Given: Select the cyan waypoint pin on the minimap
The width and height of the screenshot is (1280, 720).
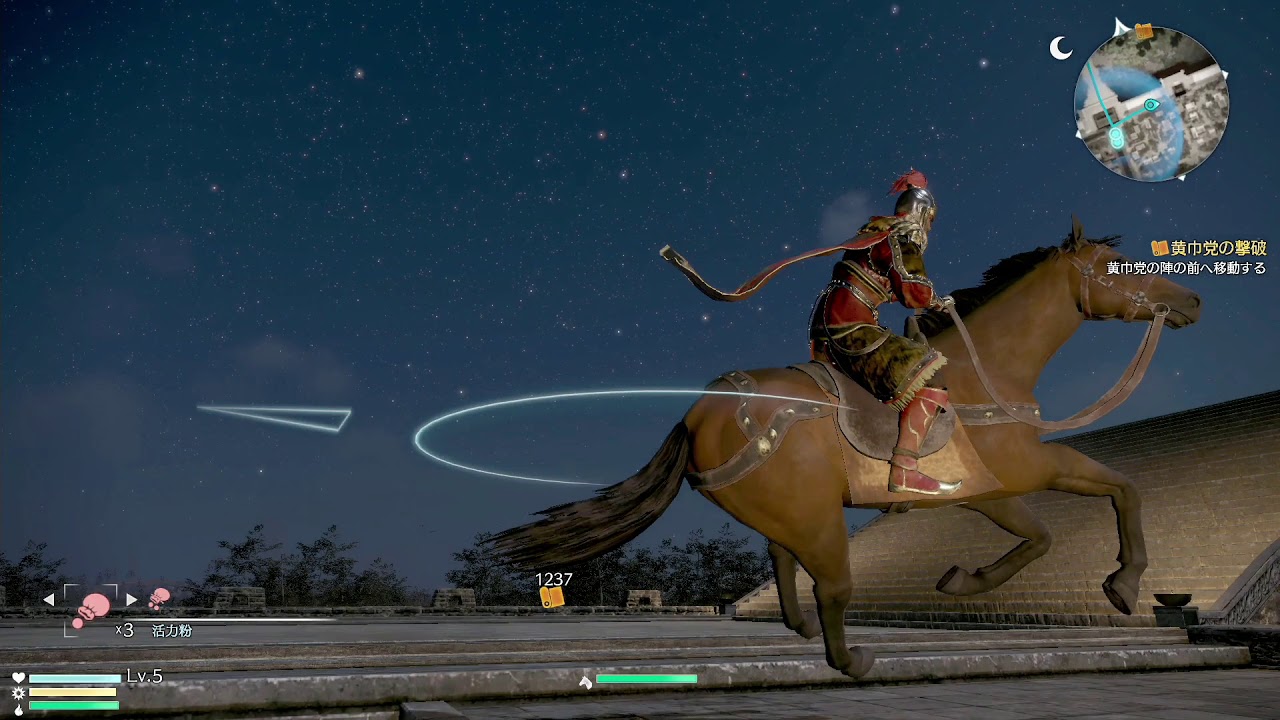Looking at the screenshot, I should (1151, 104).
